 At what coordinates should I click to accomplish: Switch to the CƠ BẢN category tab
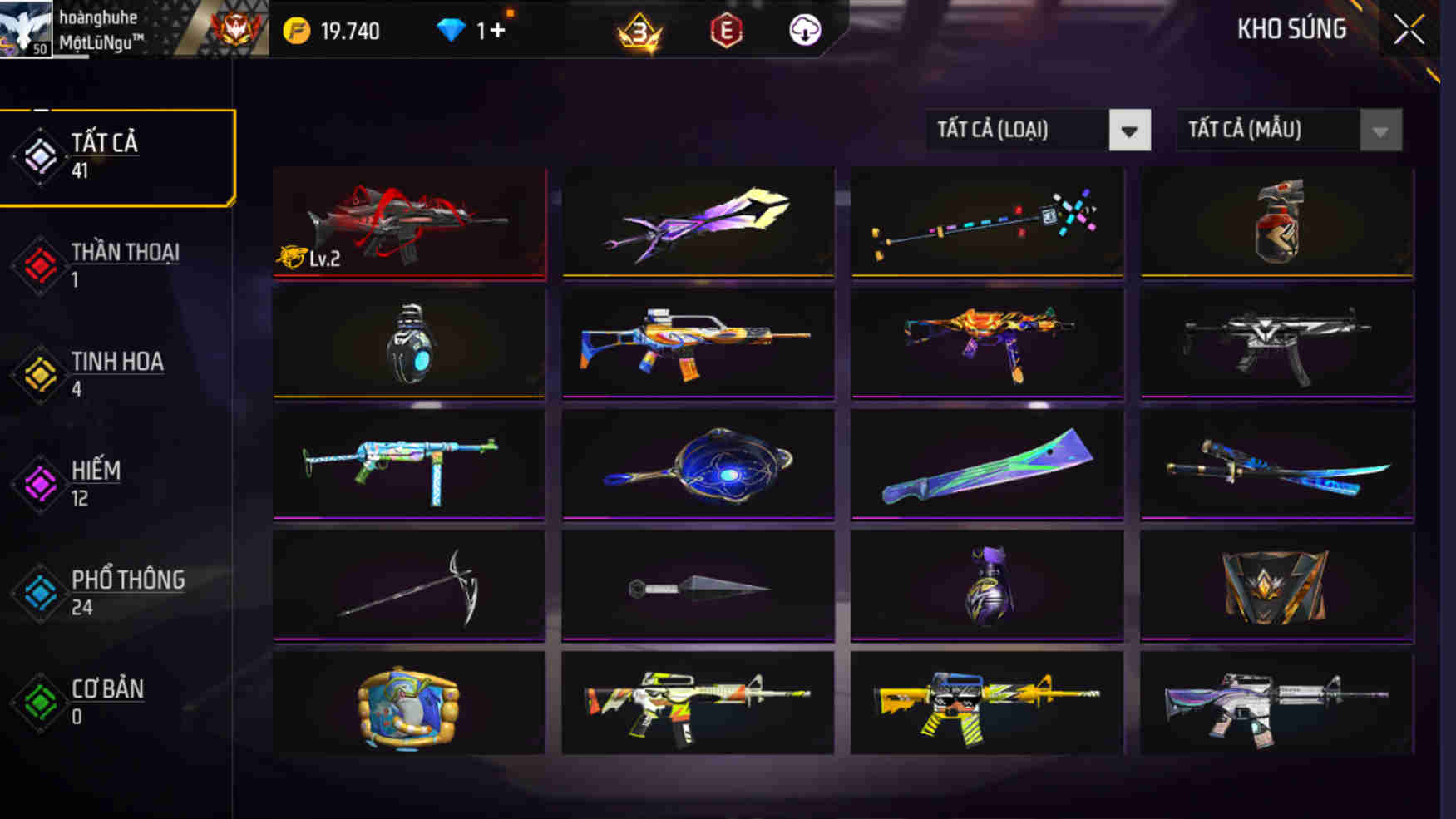(105, 700)
